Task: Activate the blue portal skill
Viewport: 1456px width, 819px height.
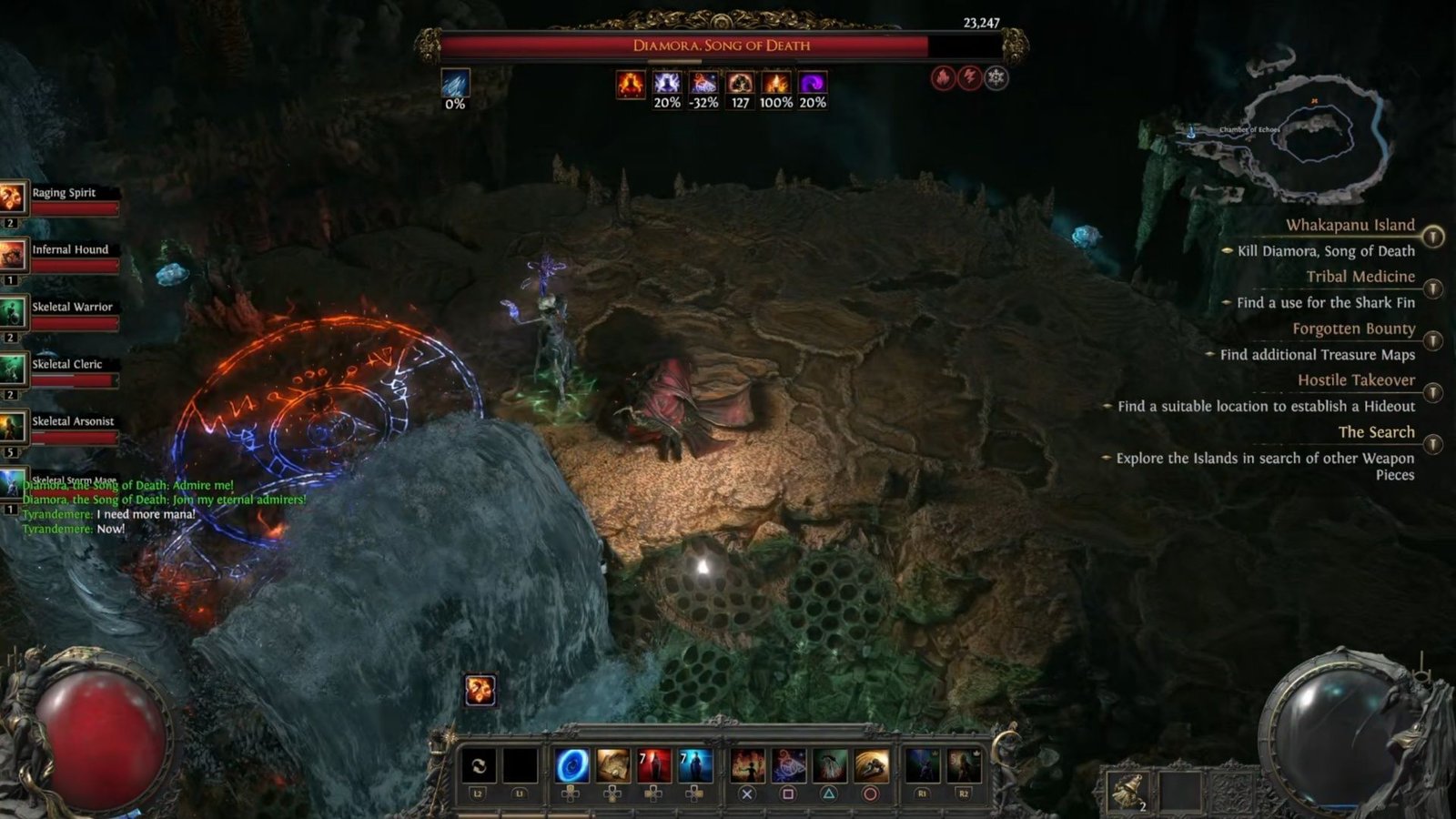Action: [x=571, y=766]
